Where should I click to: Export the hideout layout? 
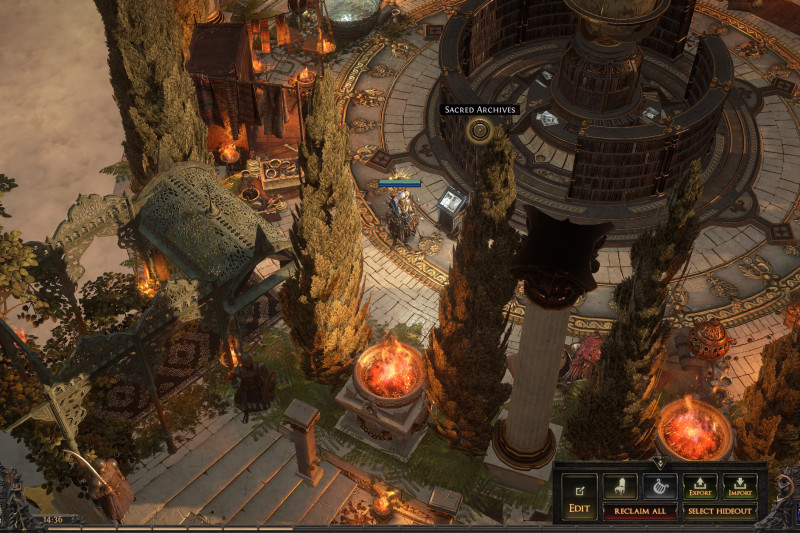click(x=699, y=487)
